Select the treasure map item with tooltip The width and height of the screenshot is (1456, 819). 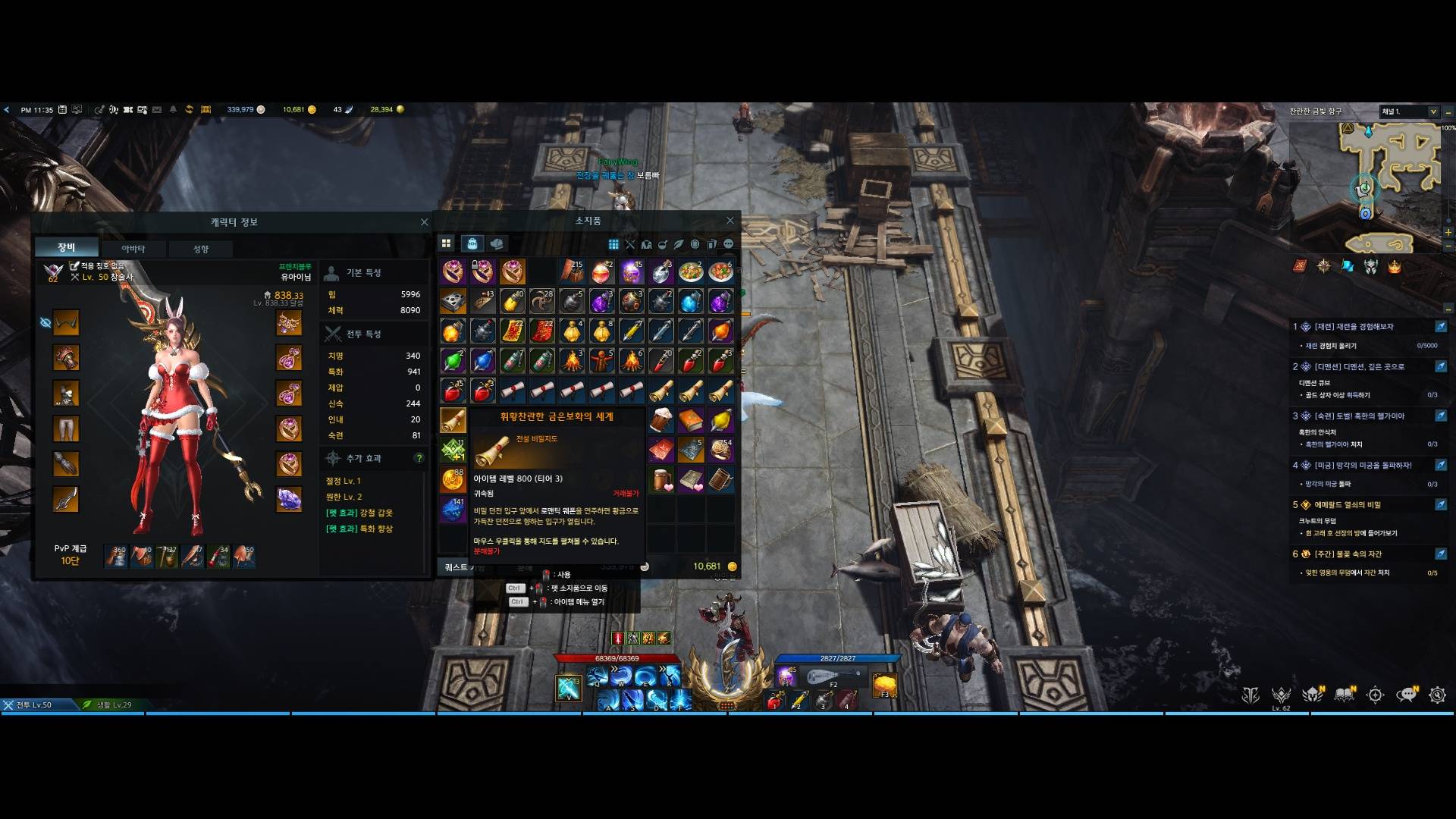(x=453, y=419)
